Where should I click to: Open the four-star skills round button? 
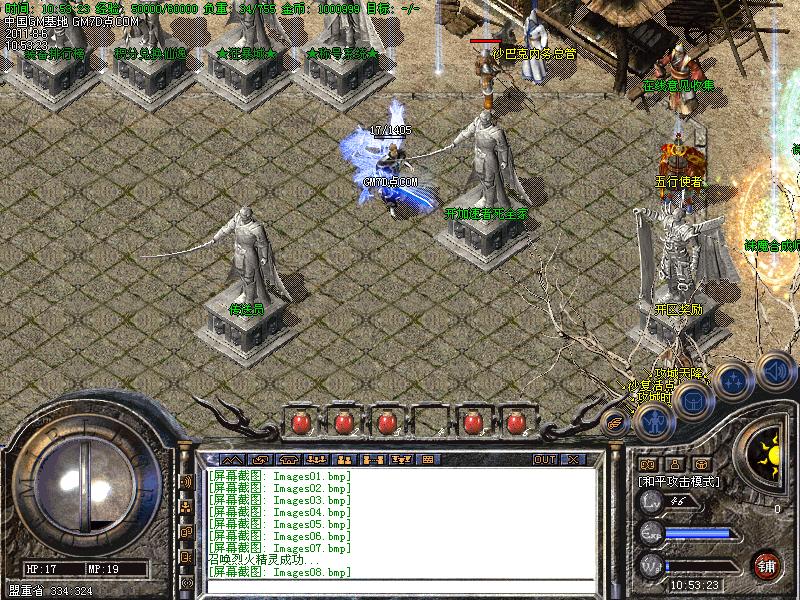point(734,381)
